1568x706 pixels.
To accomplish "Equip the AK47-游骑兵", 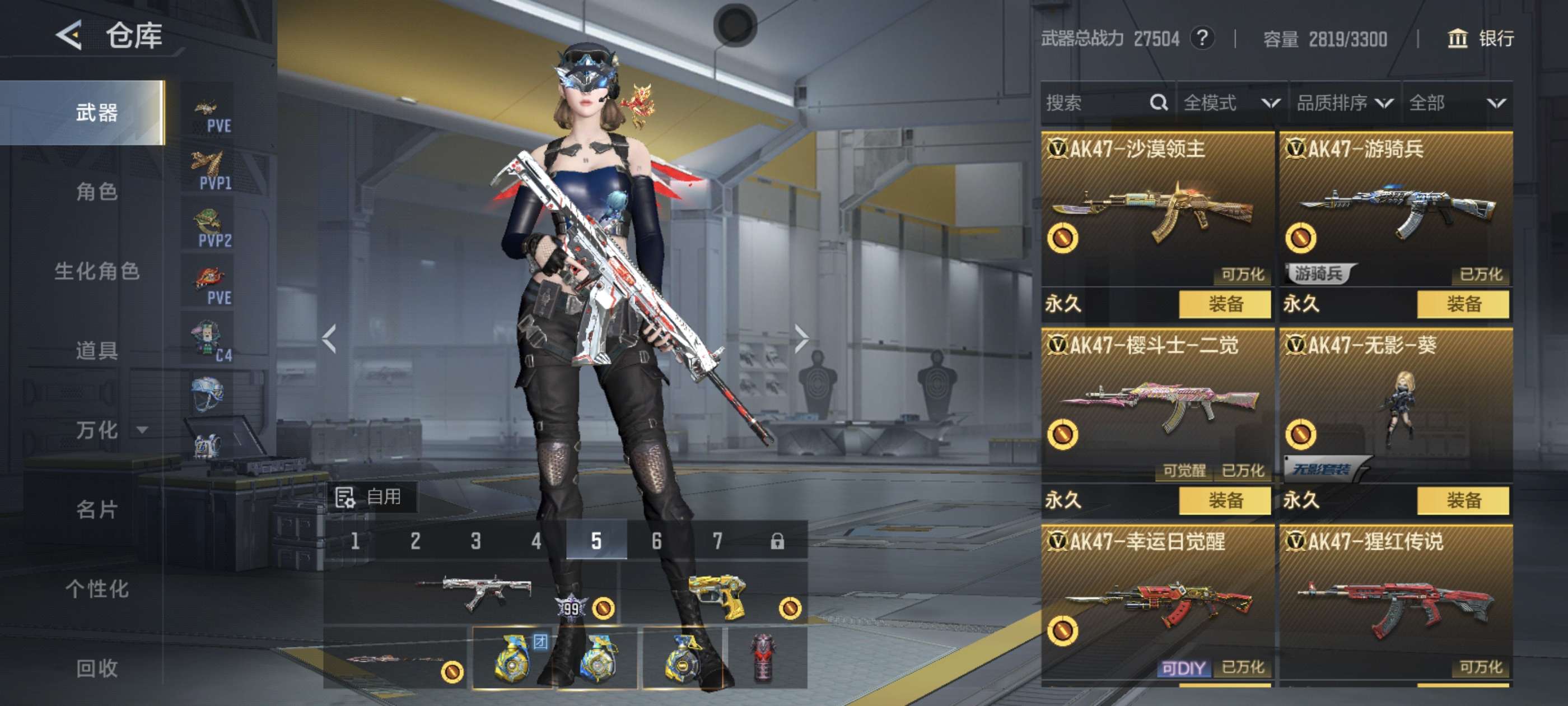I will 1463,304.
